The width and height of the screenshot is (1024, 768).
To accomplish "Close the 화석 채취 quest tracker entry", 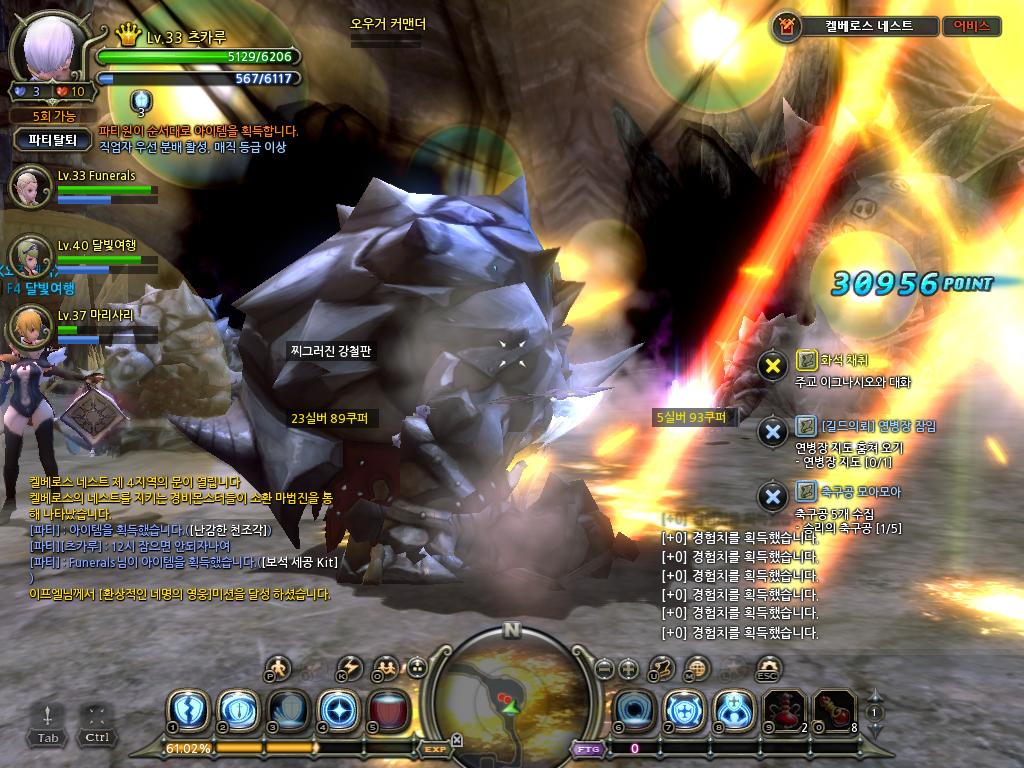I will coord(772,365).
